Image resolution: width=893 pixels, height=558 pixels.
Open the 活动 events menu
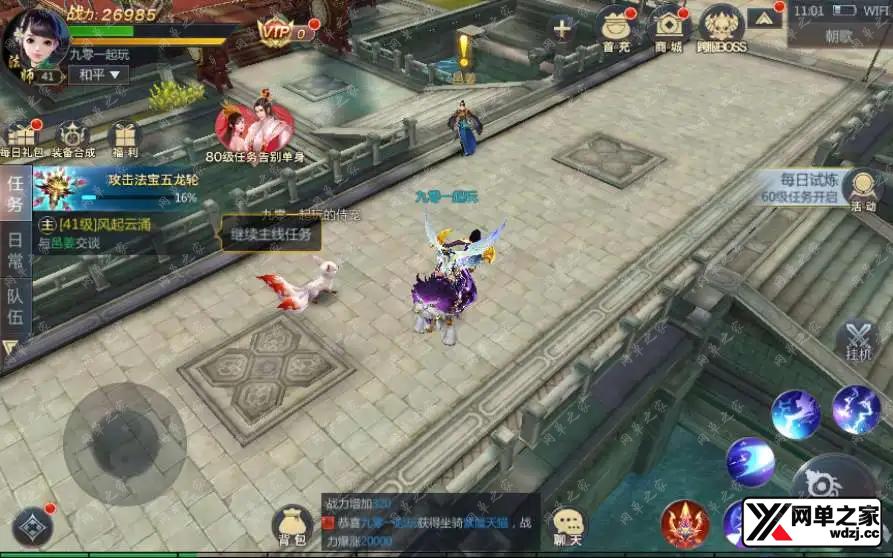[x=860, y=190]
